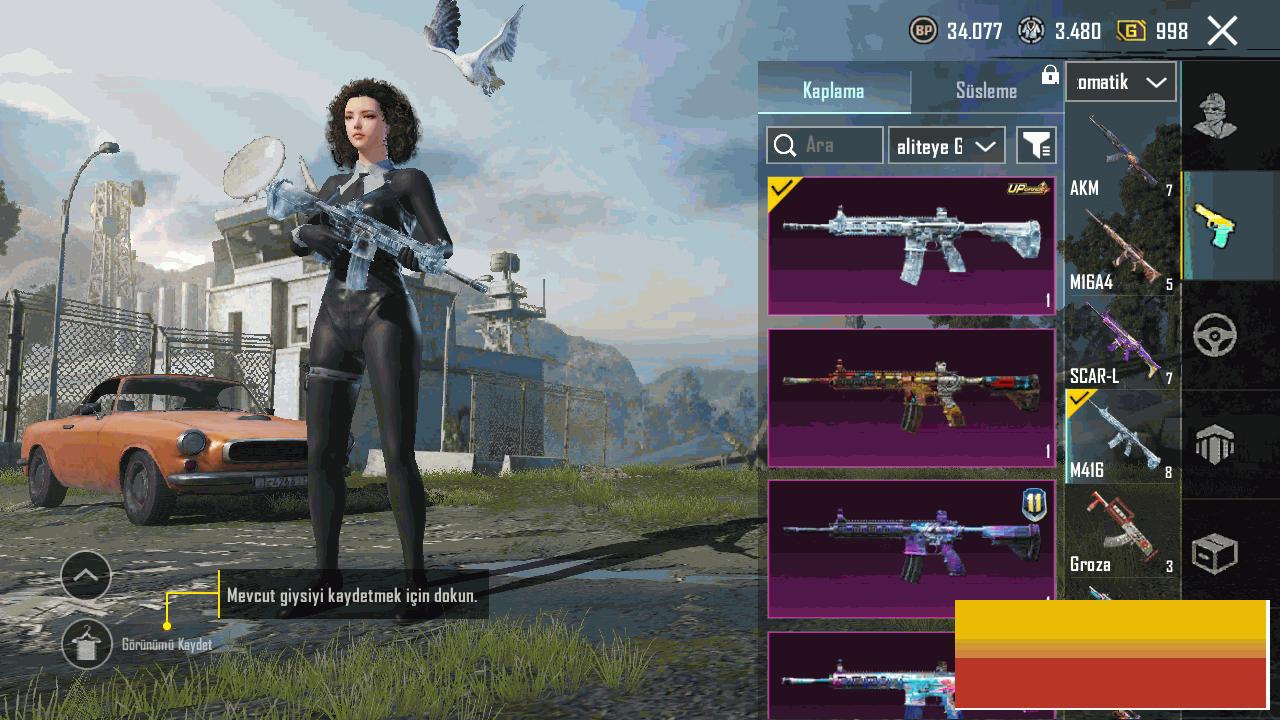The image size is (1280, 720).
Task: Save the current look with Görünümü Kaydet
Action: click(87, 644)
